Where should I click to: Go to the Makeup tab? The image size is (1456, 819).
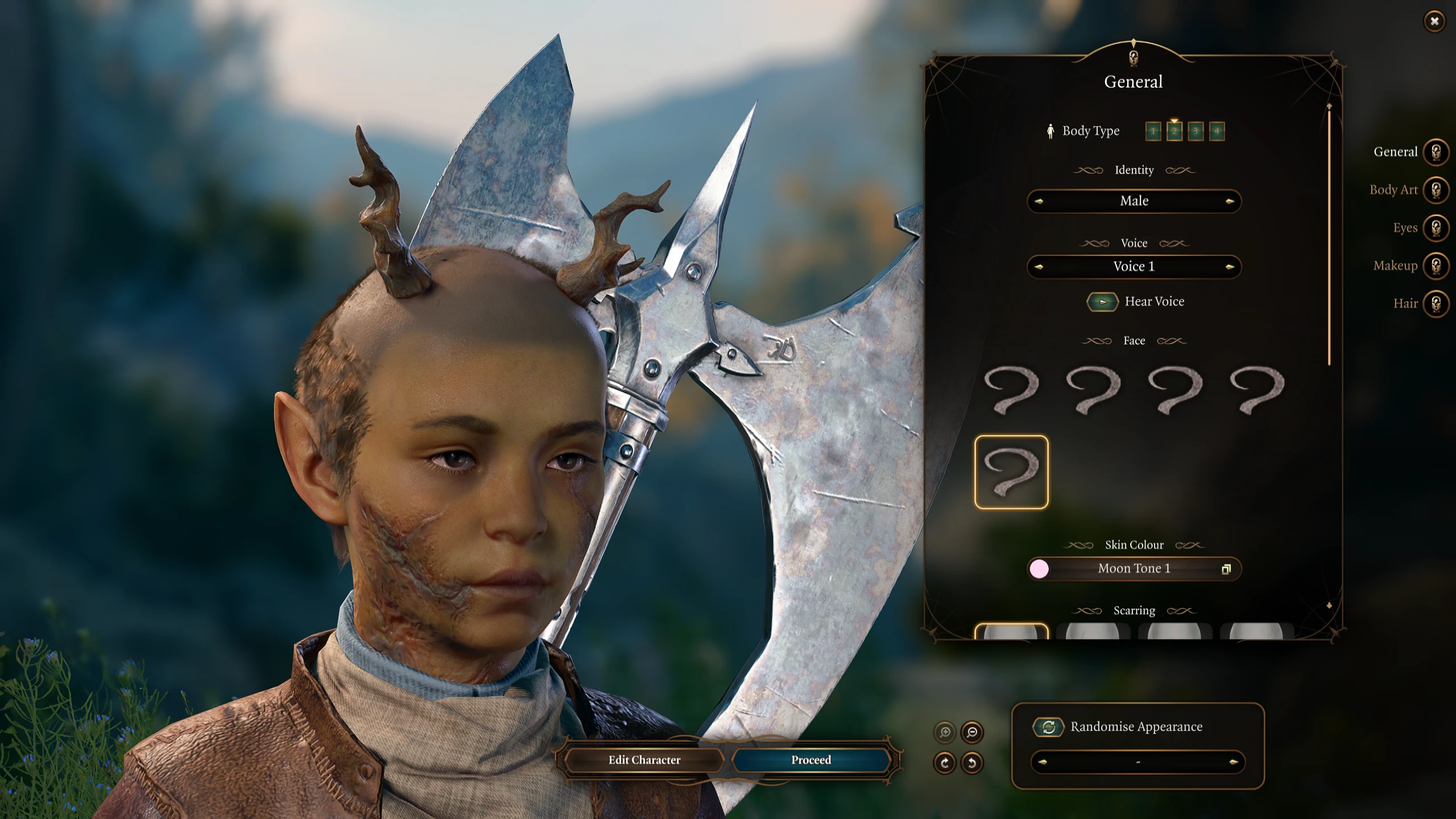tap(1436, 266)
